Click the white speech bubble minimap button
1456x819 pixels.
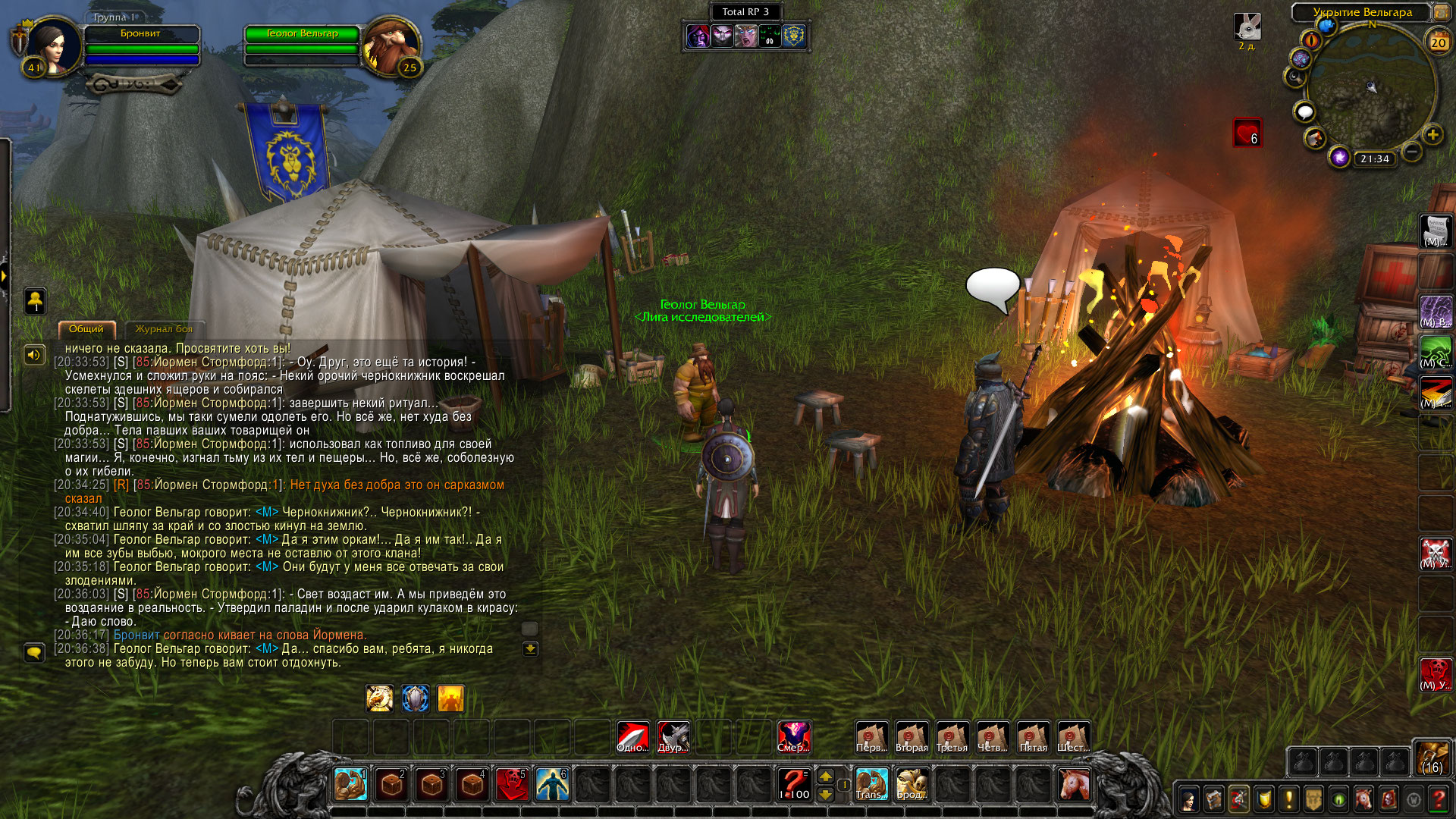[x=1304, y=112]
